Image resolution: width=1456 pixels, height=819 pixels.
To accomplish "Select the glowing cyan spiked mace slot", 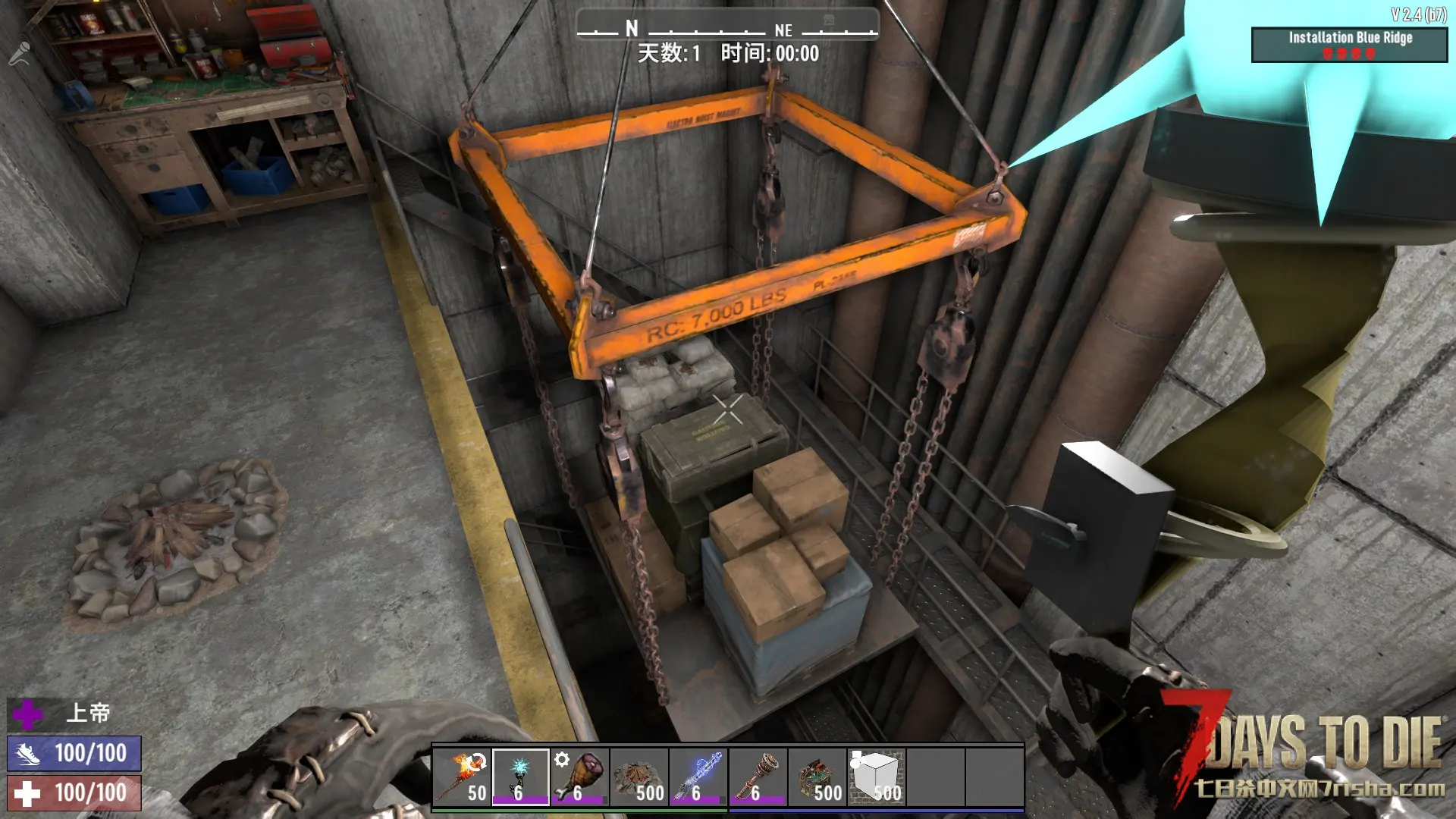I will [520, 777].
